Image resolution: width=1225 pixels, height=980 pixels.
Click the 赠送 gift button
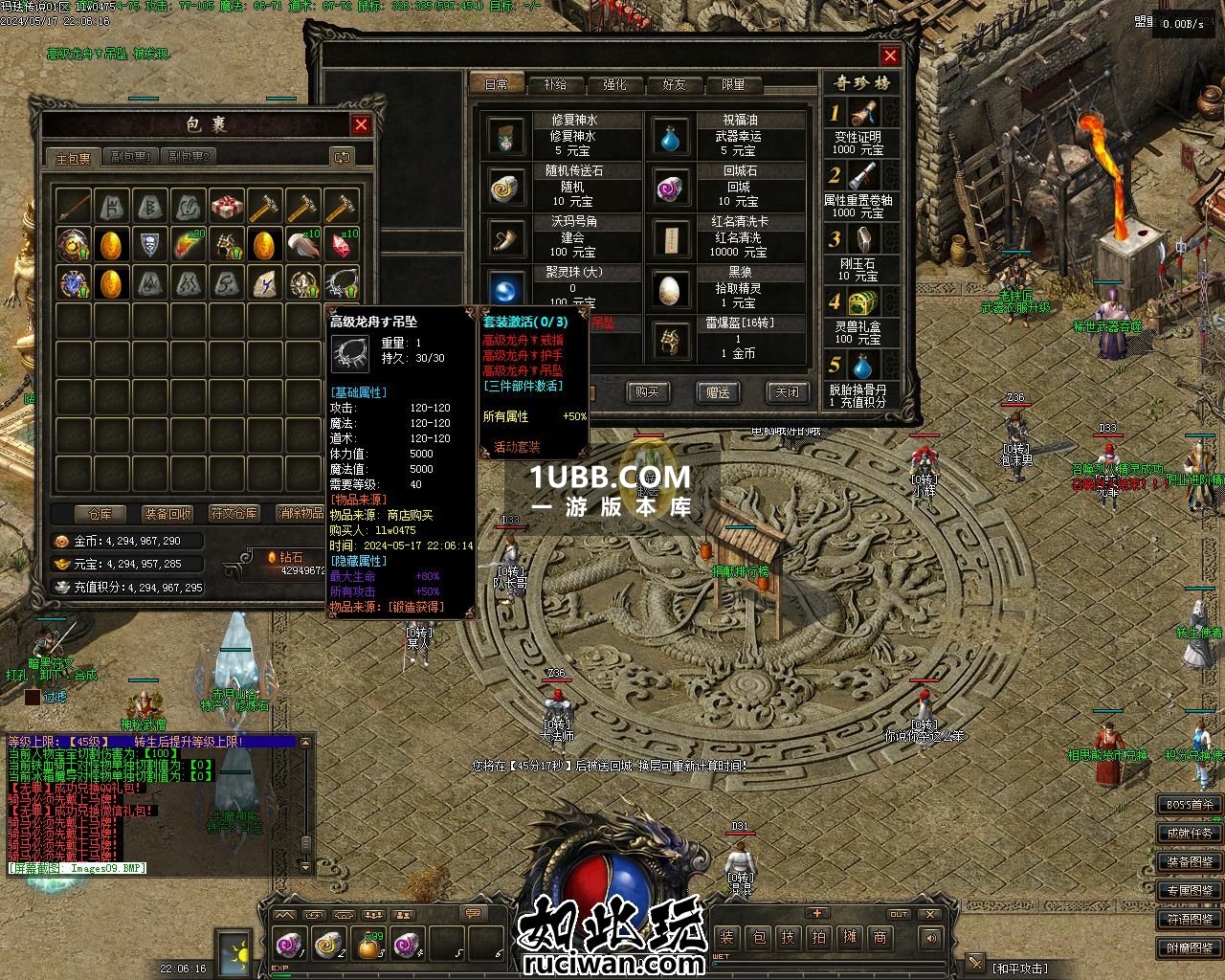[718, 391]
